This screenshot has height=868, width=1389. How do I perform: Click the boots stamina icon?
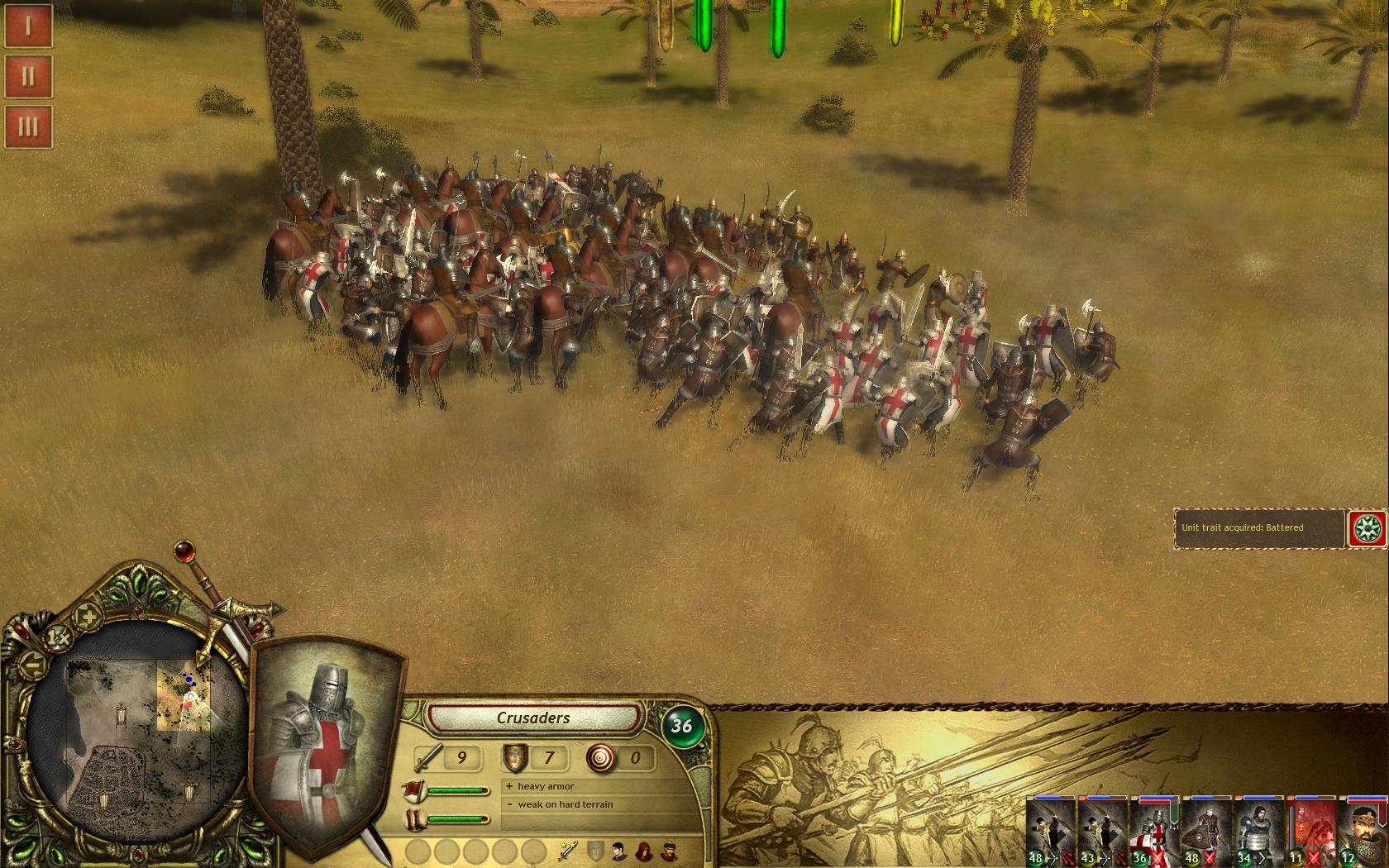(x=414, y=818)
